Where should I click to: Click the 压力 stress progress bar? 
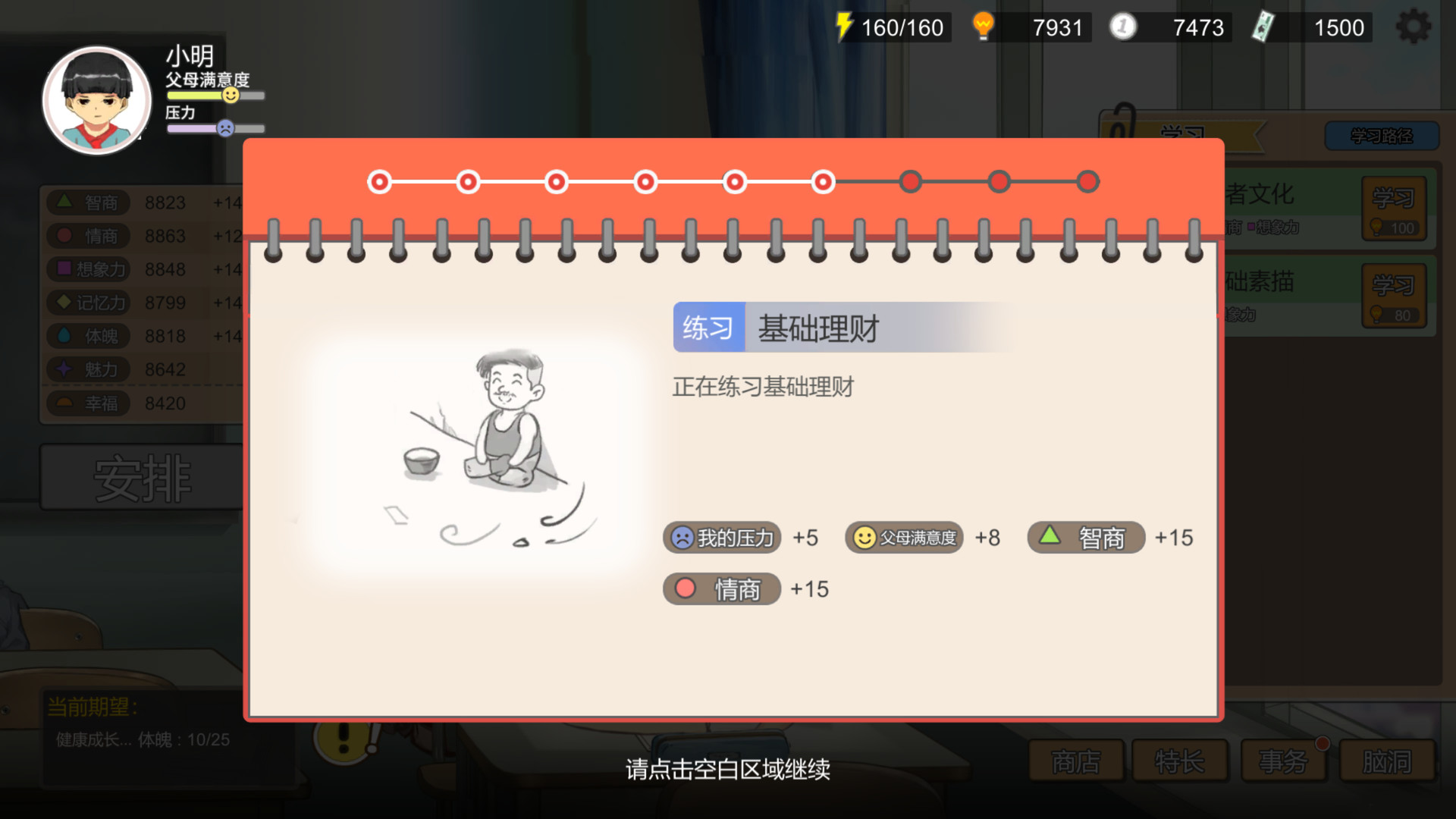[215, 128]
